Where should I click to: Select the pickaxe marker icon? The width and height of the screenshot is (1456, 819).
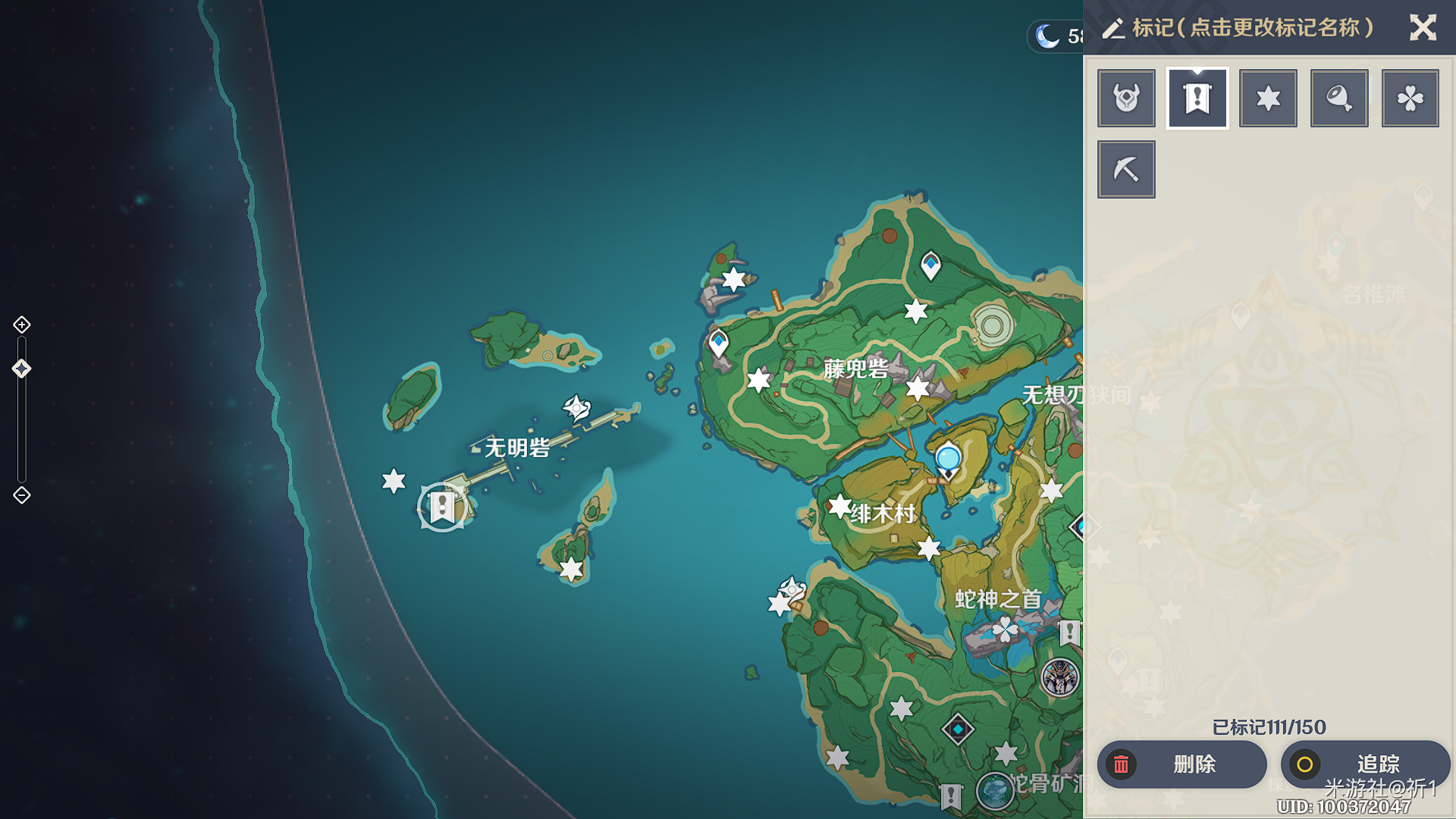(x=1126, y=169)
